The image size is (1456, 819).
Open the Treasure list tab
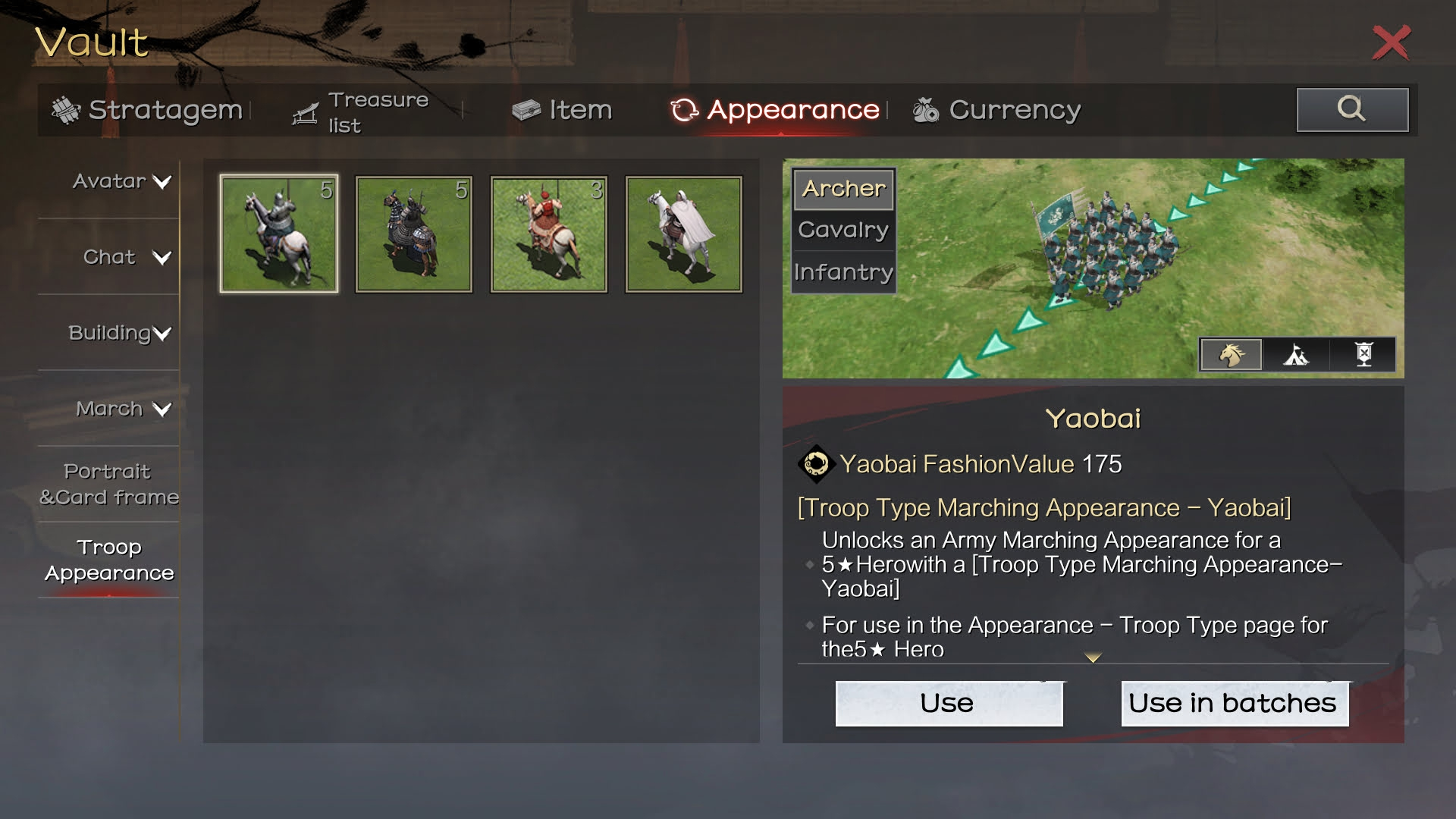click(362, 112)
